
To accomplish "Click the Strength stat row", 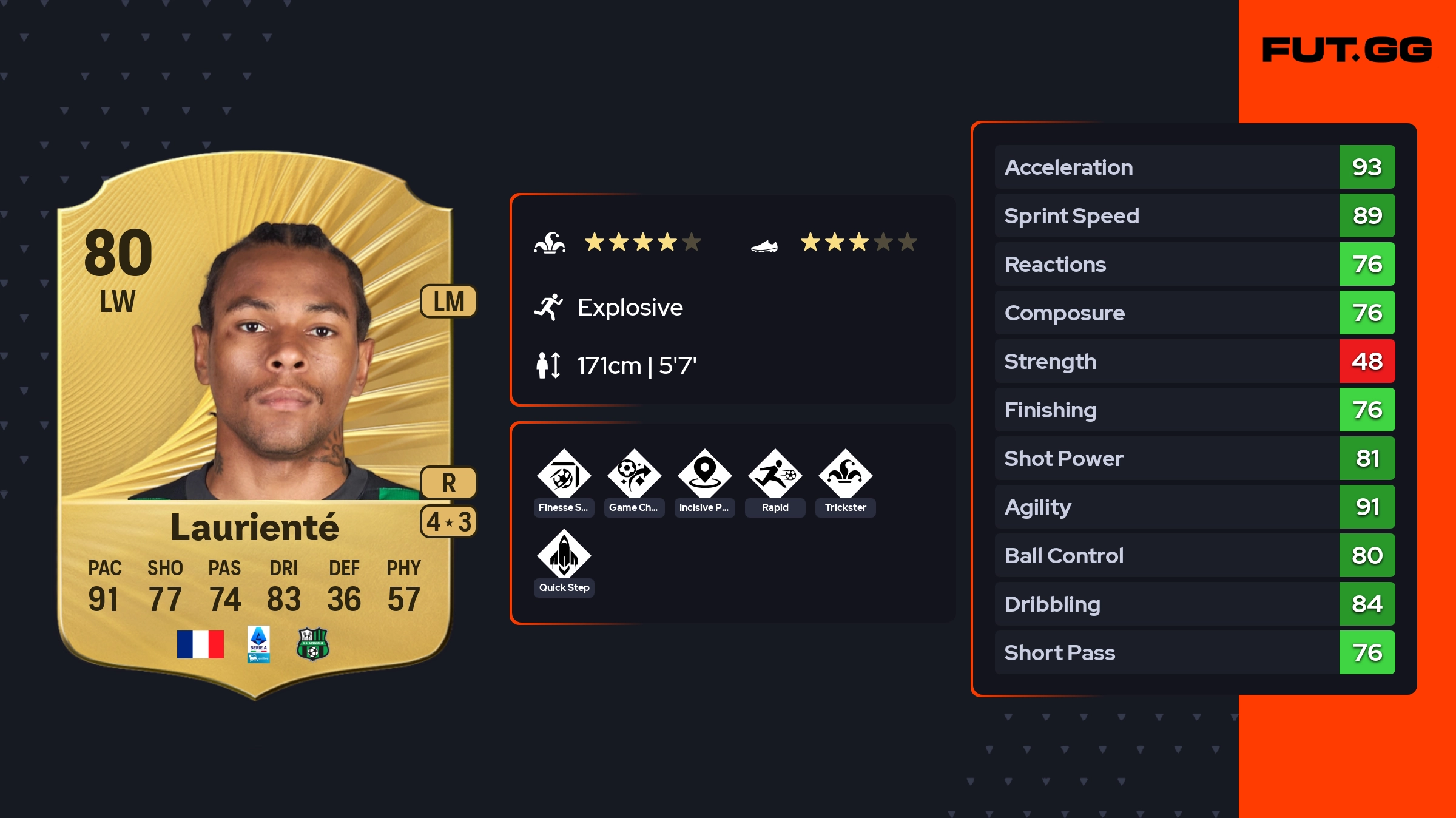I will 1194,361.
